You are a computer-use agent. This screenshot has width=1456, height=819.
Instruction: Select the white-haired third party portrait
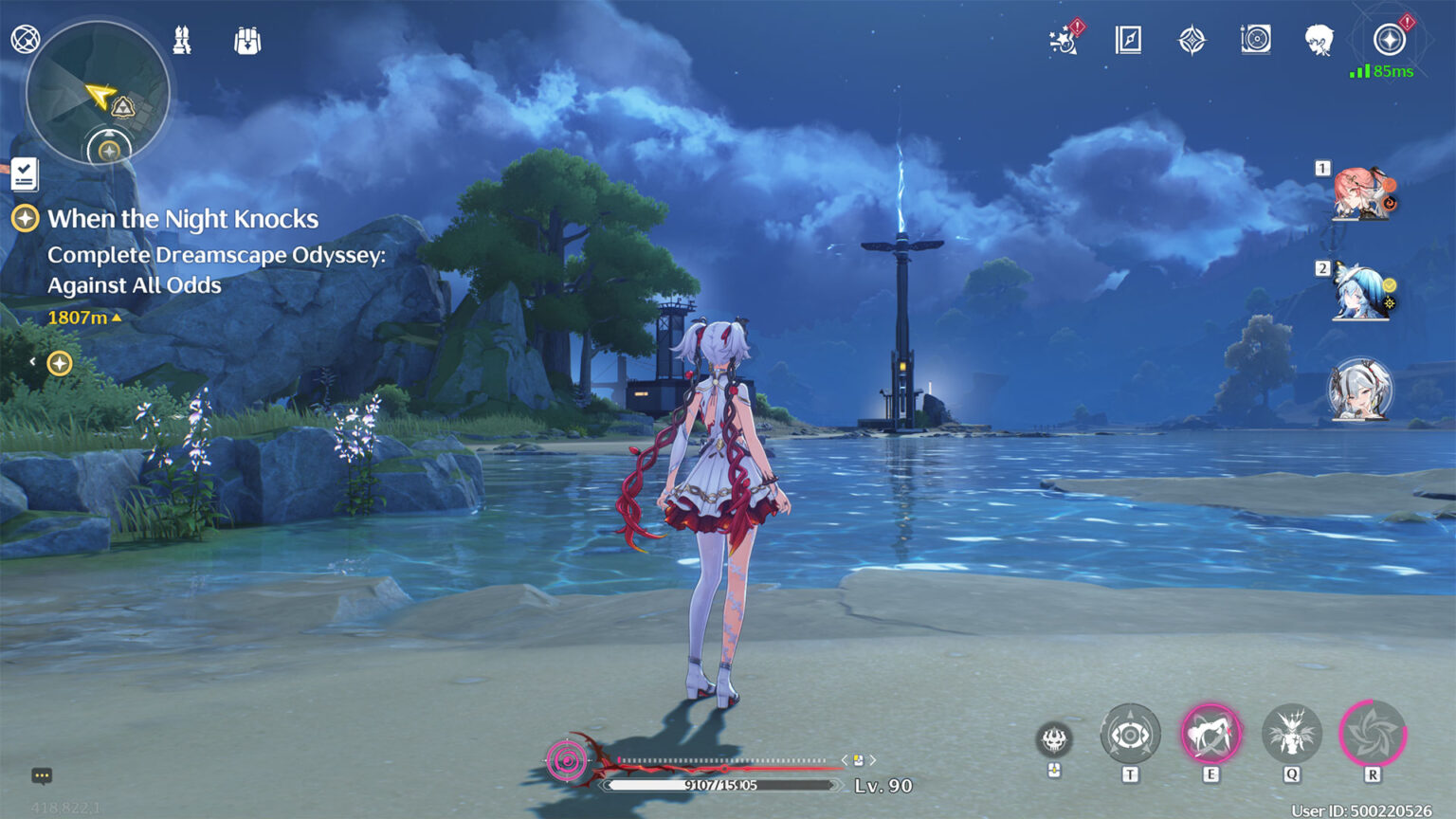(1360, 390)
